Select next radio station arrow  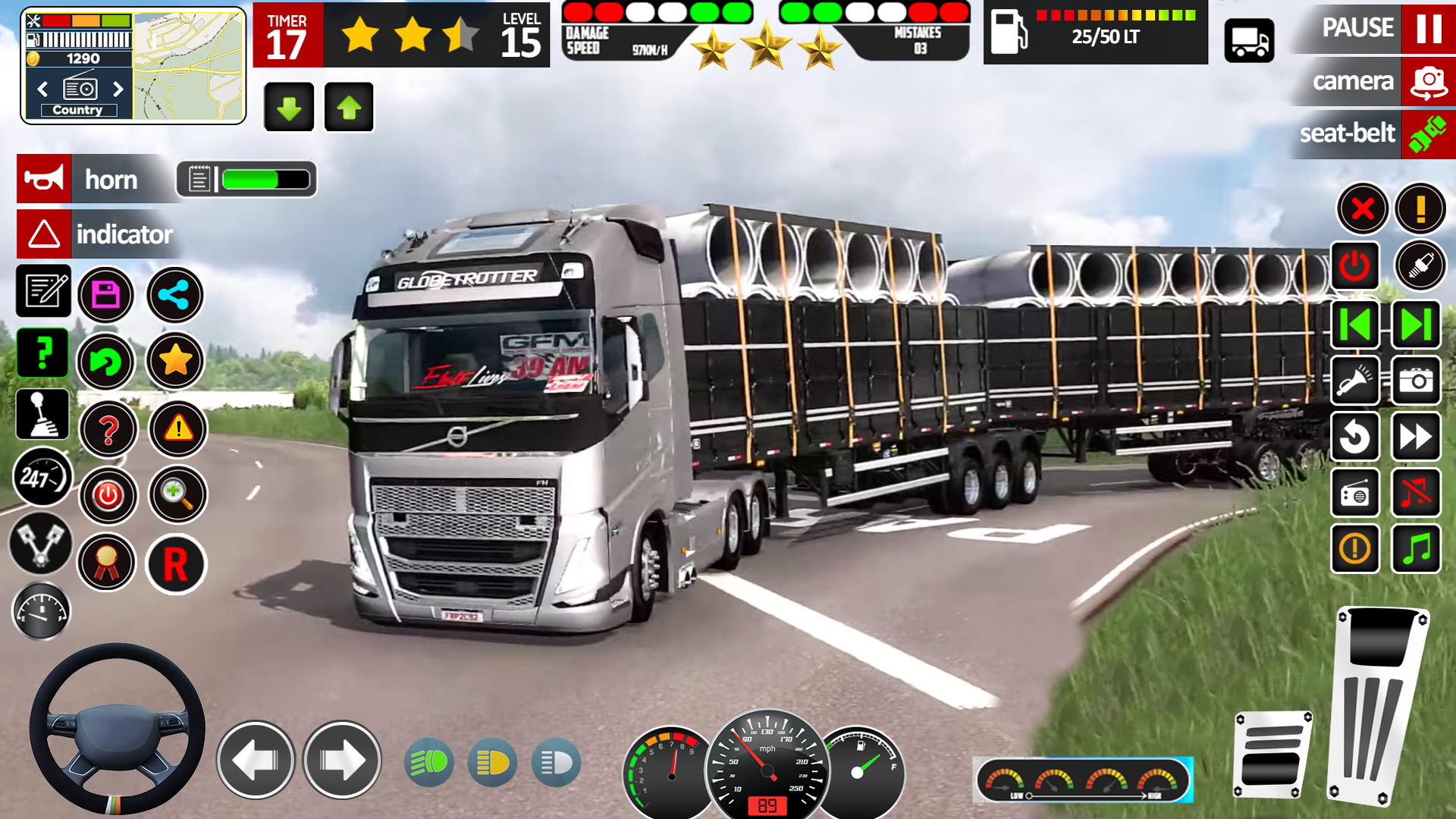[118, 89]
